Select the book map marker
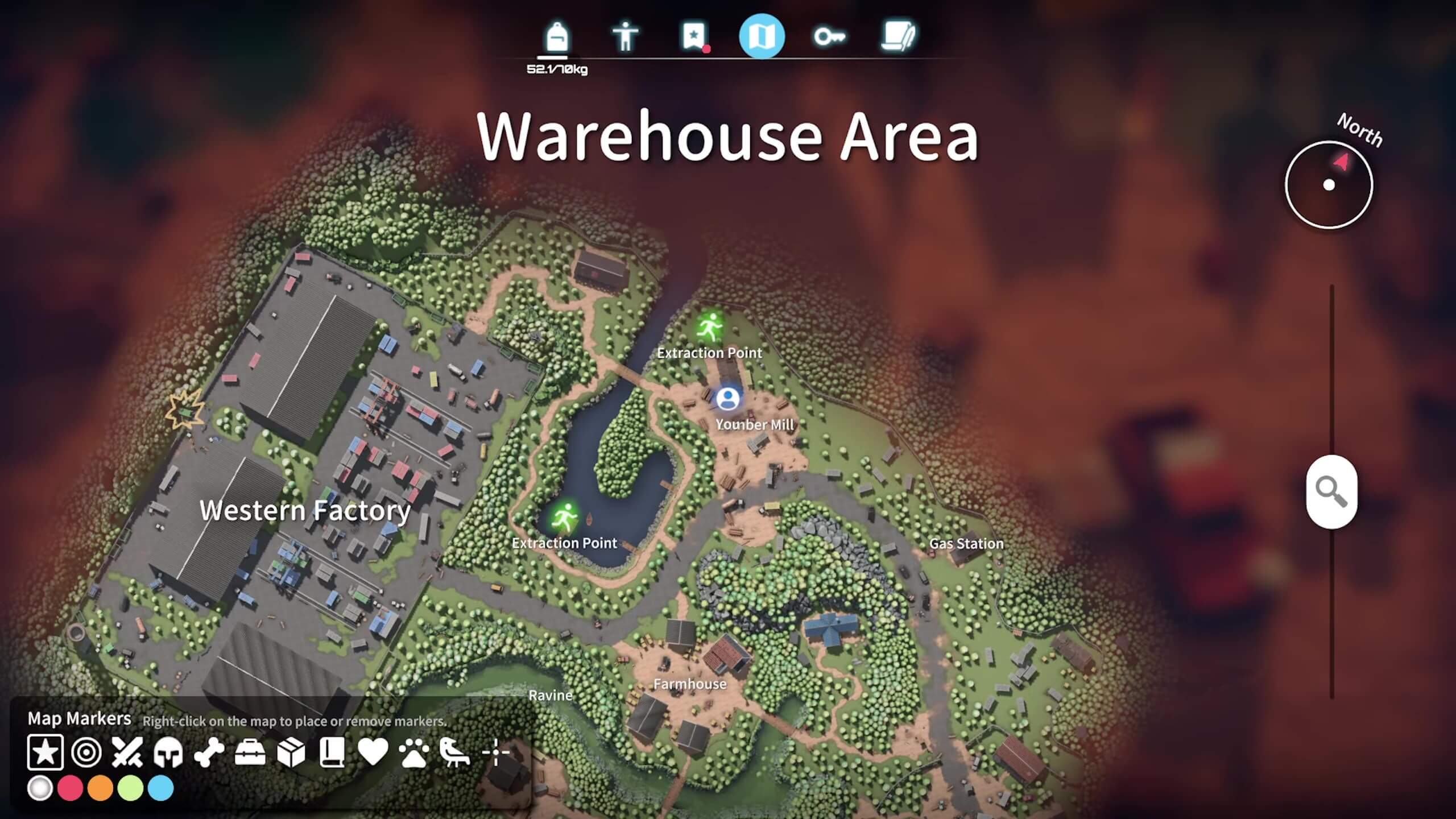 click(x=332, y=752)
